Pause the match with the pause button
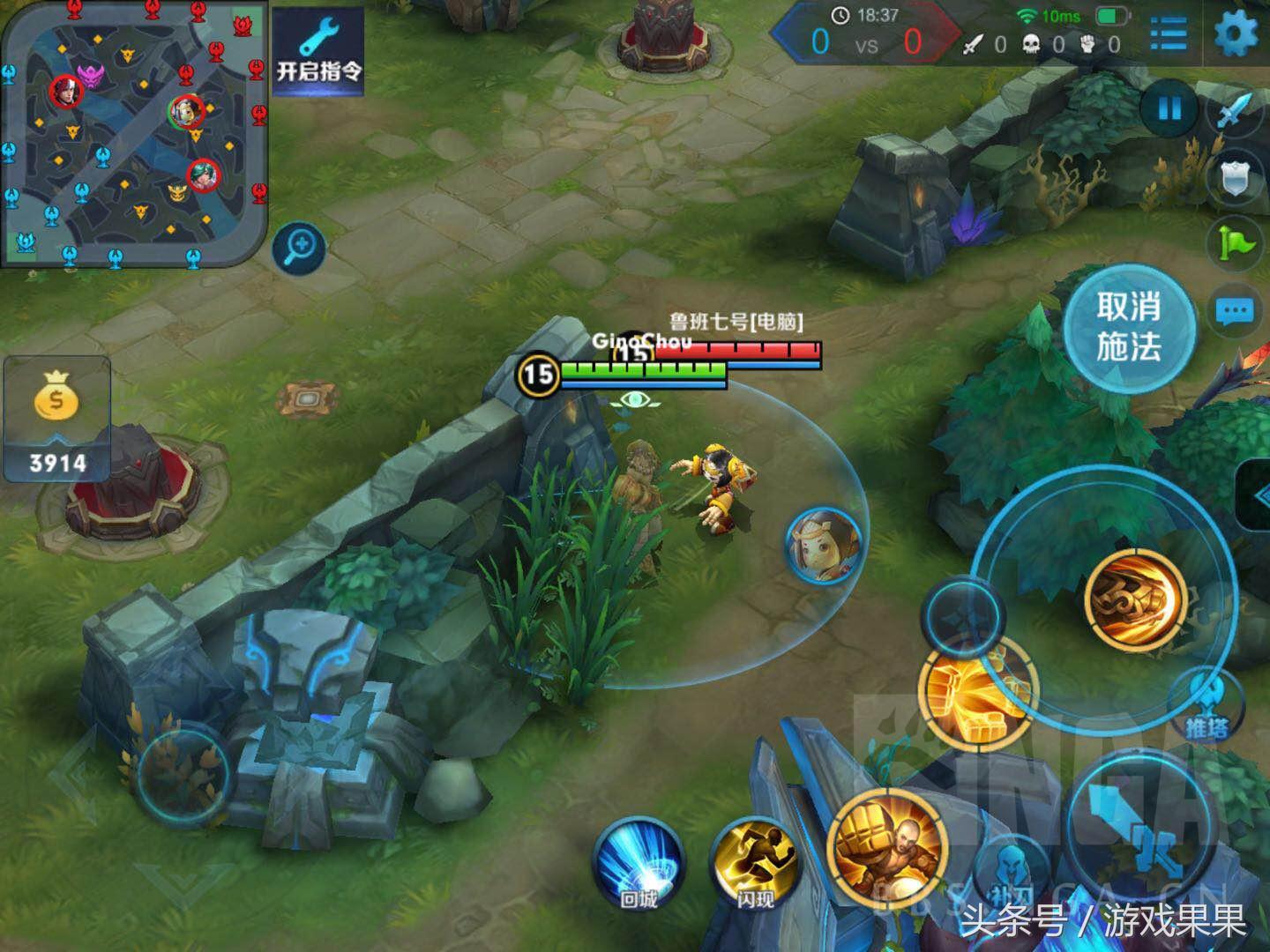 pos(1169,109)
